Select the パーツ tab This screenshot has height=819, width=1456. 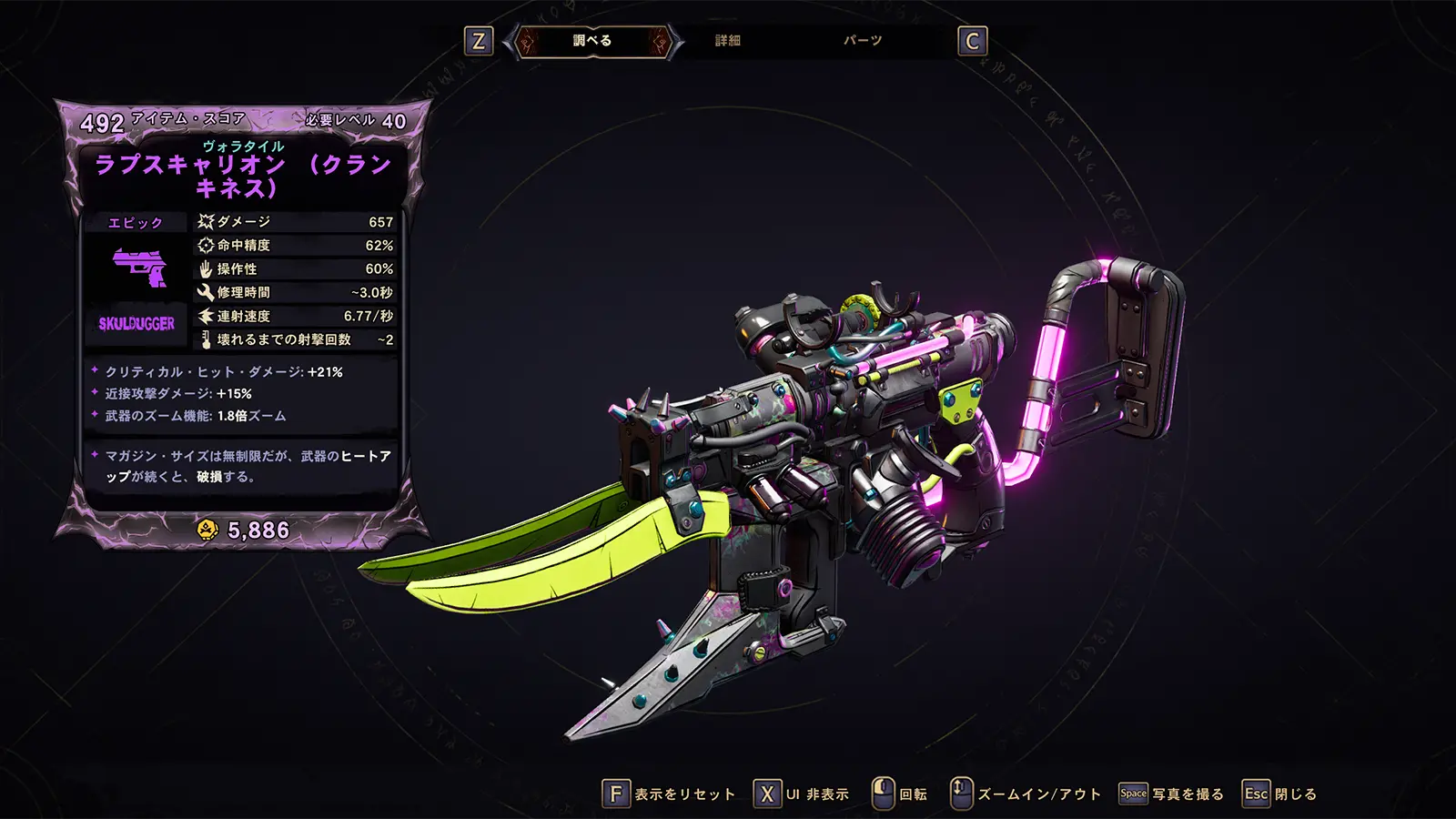click(862, 41)
